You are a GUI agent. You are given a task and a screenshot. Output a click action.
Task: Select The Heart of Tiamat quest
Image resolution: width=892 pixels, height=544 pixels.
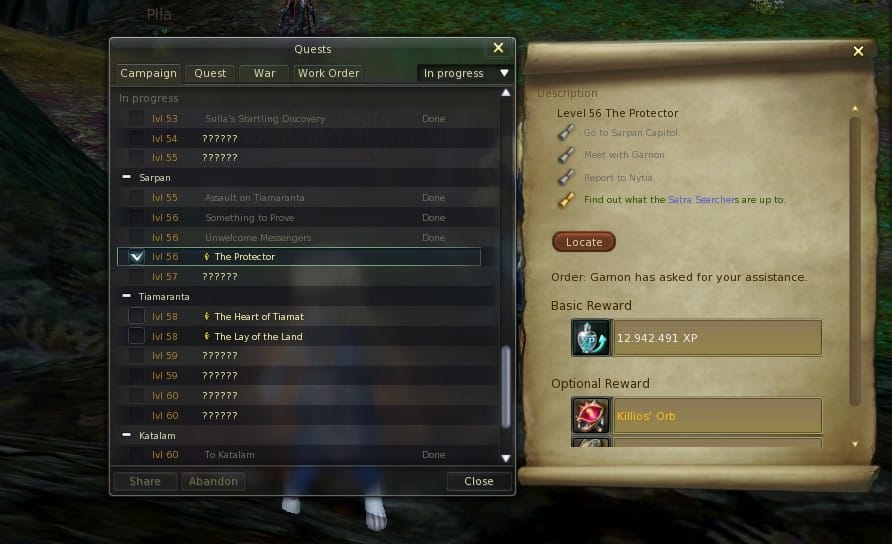pyautogui.click(x=259, y=317)
